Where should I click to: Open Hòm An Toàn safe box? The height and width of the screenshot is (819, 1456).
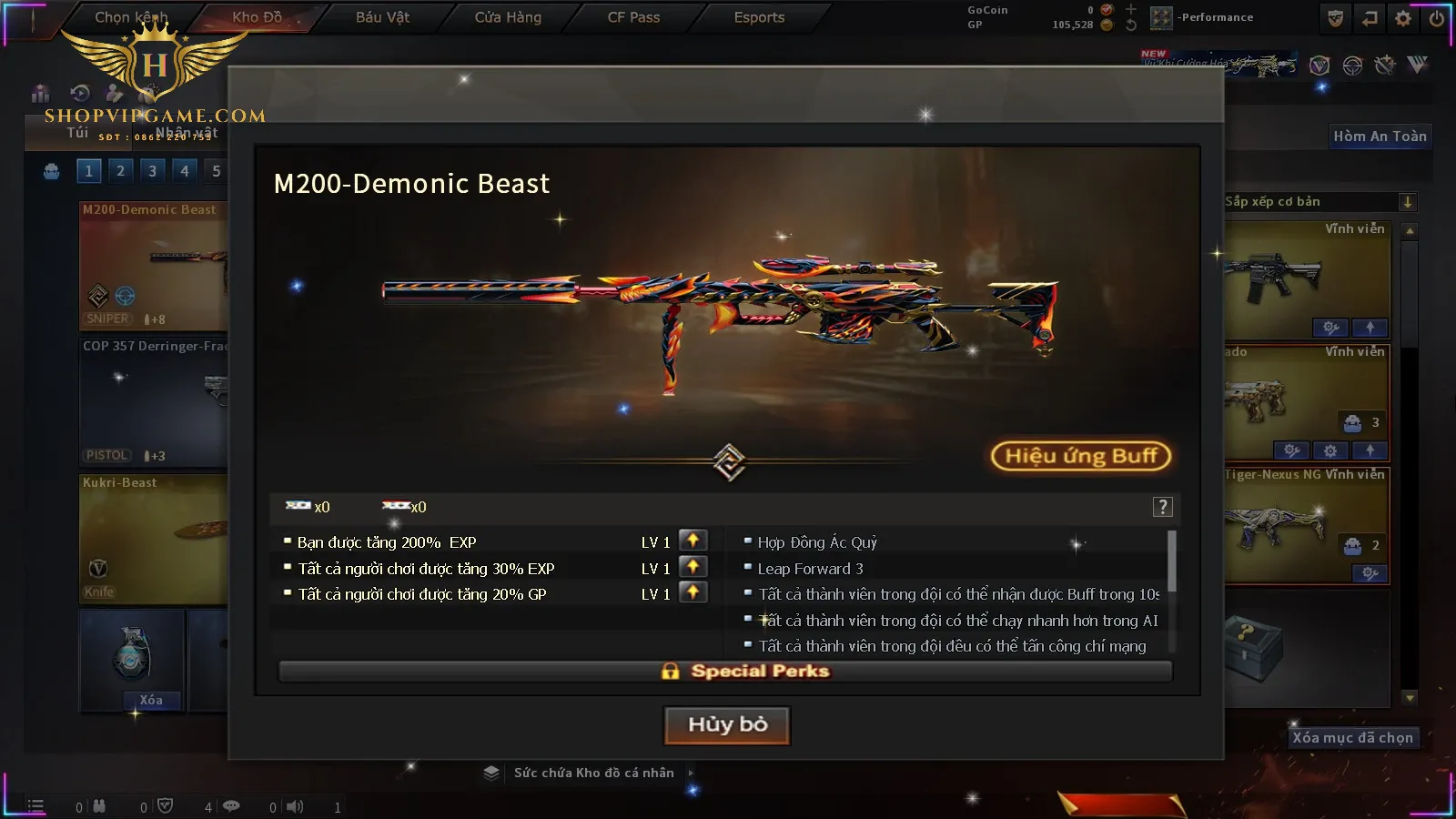tap(1380, 136)
